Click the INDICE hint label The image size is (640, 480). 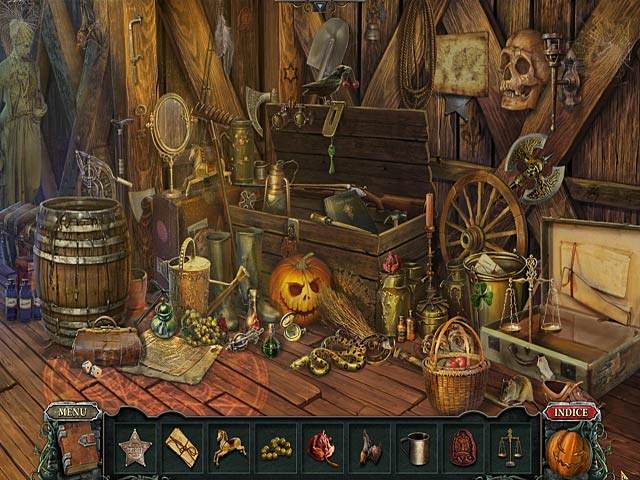click(570, 412)
